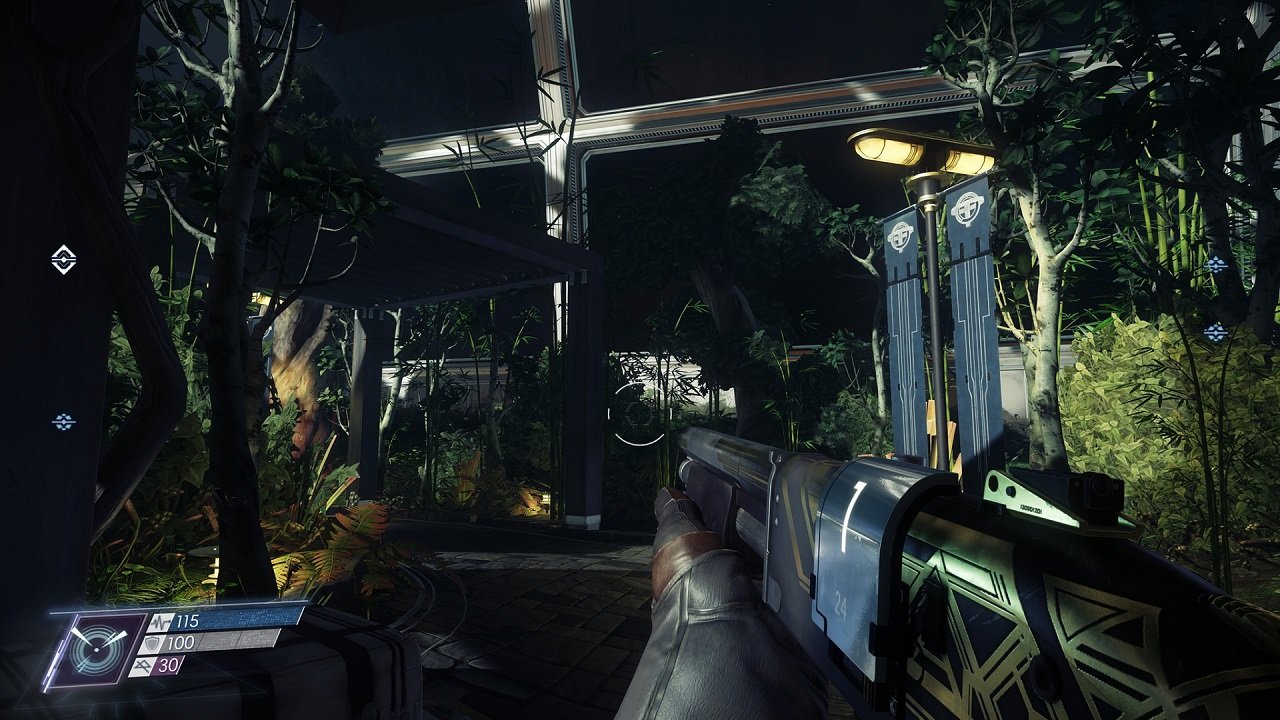
Task: Click the gray suit integrity bar
Action: (x=237, y=640)
